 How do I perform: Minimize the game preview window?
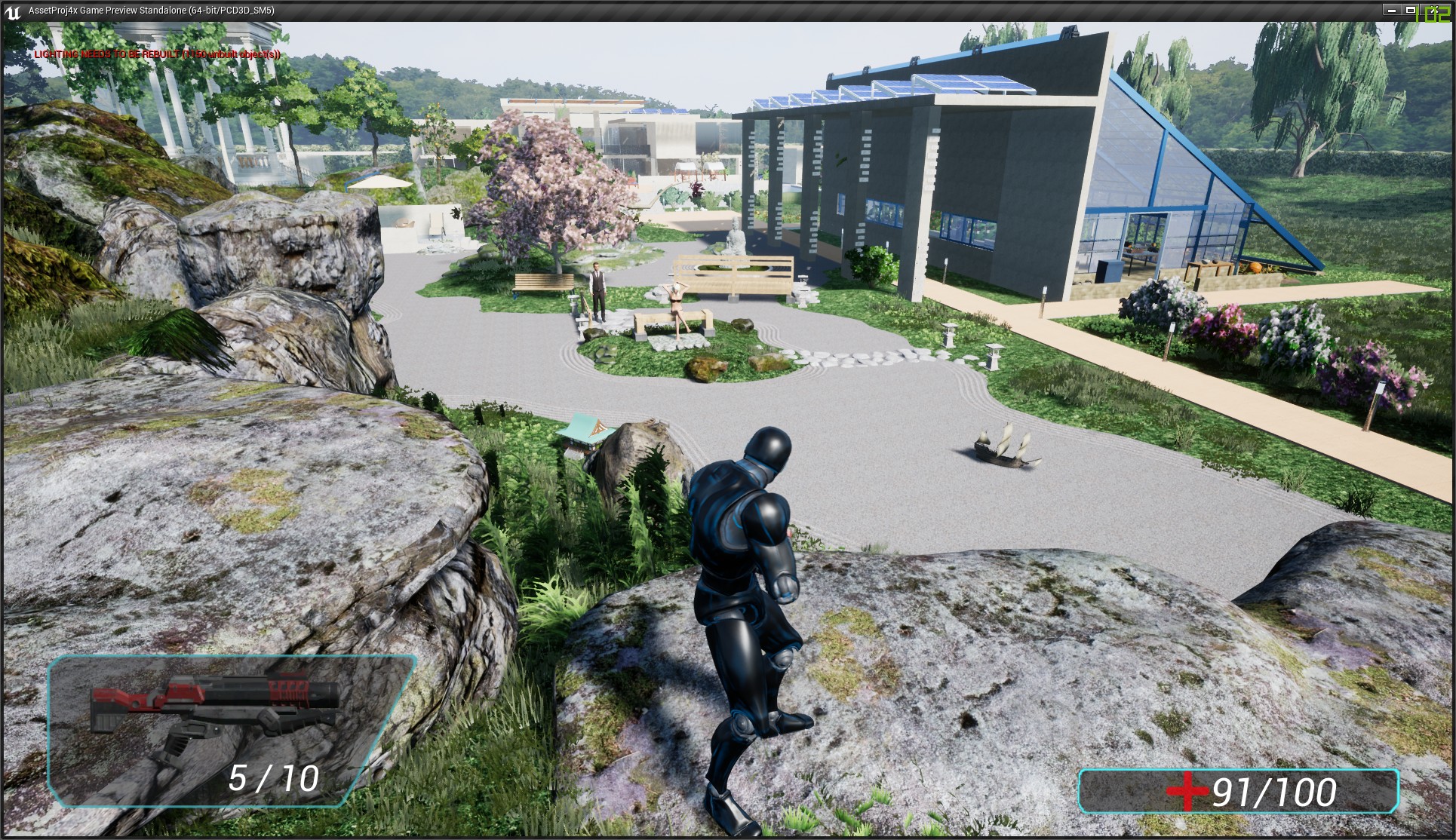point(1393,11)
